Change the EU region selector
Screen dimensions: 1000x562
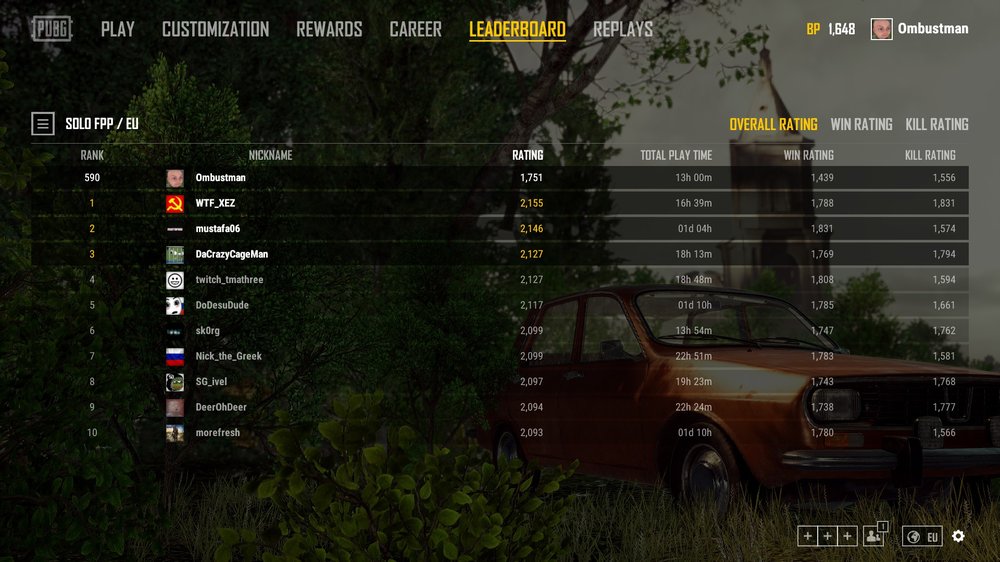[922, 537]
